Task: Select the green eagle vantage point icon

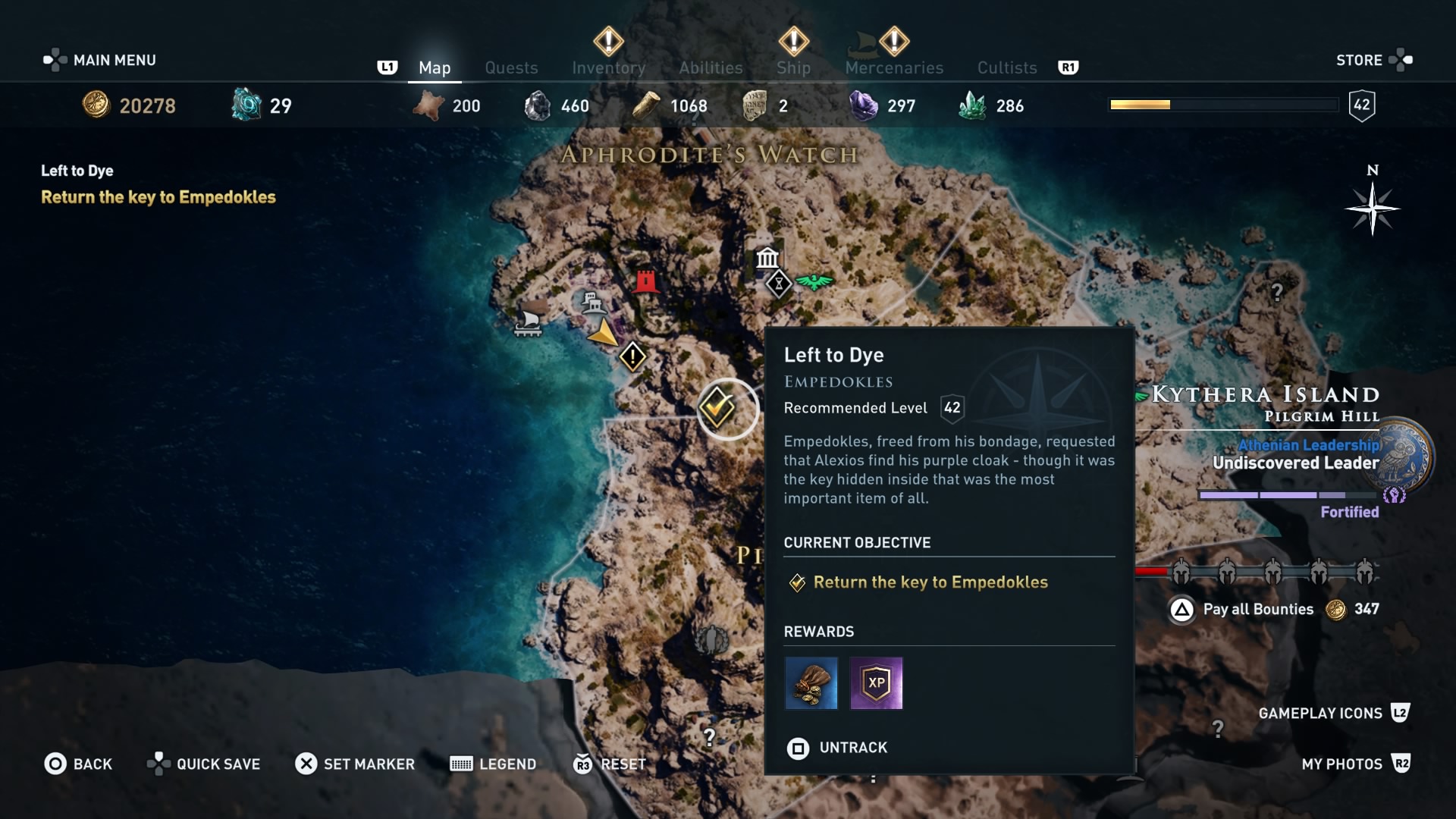Action: pos(814,281)
